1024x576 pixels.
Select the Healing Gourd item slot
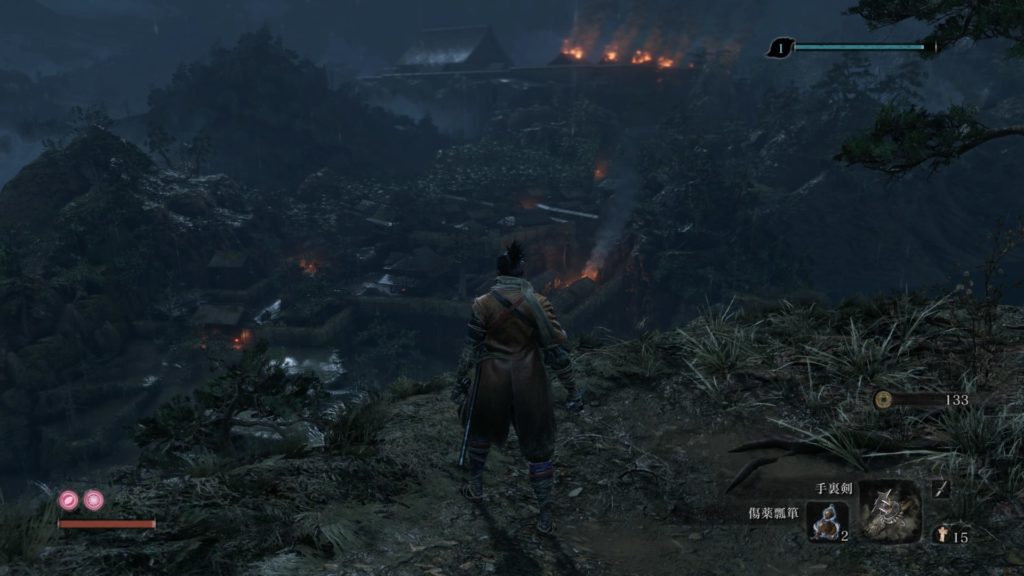click(x=827, y=521)
